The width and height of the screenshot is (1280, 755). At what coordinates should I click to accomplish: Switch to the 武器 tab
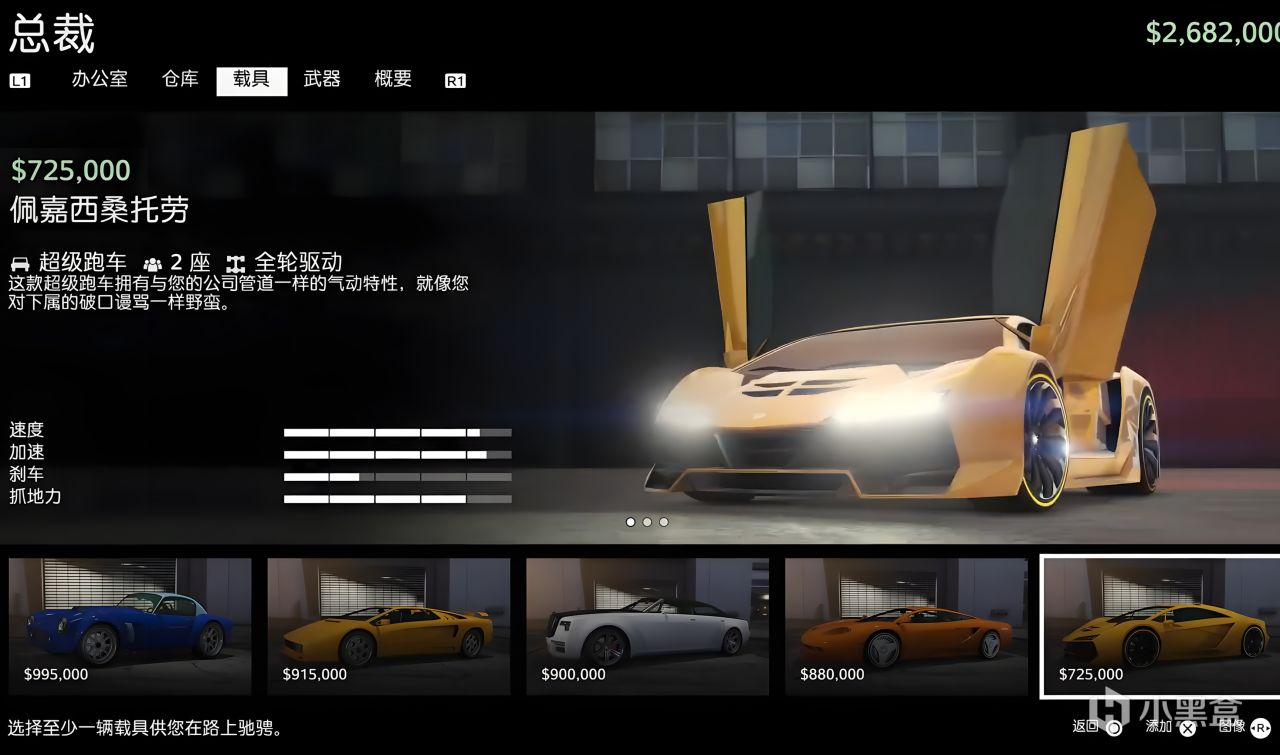tap(322, 80)
